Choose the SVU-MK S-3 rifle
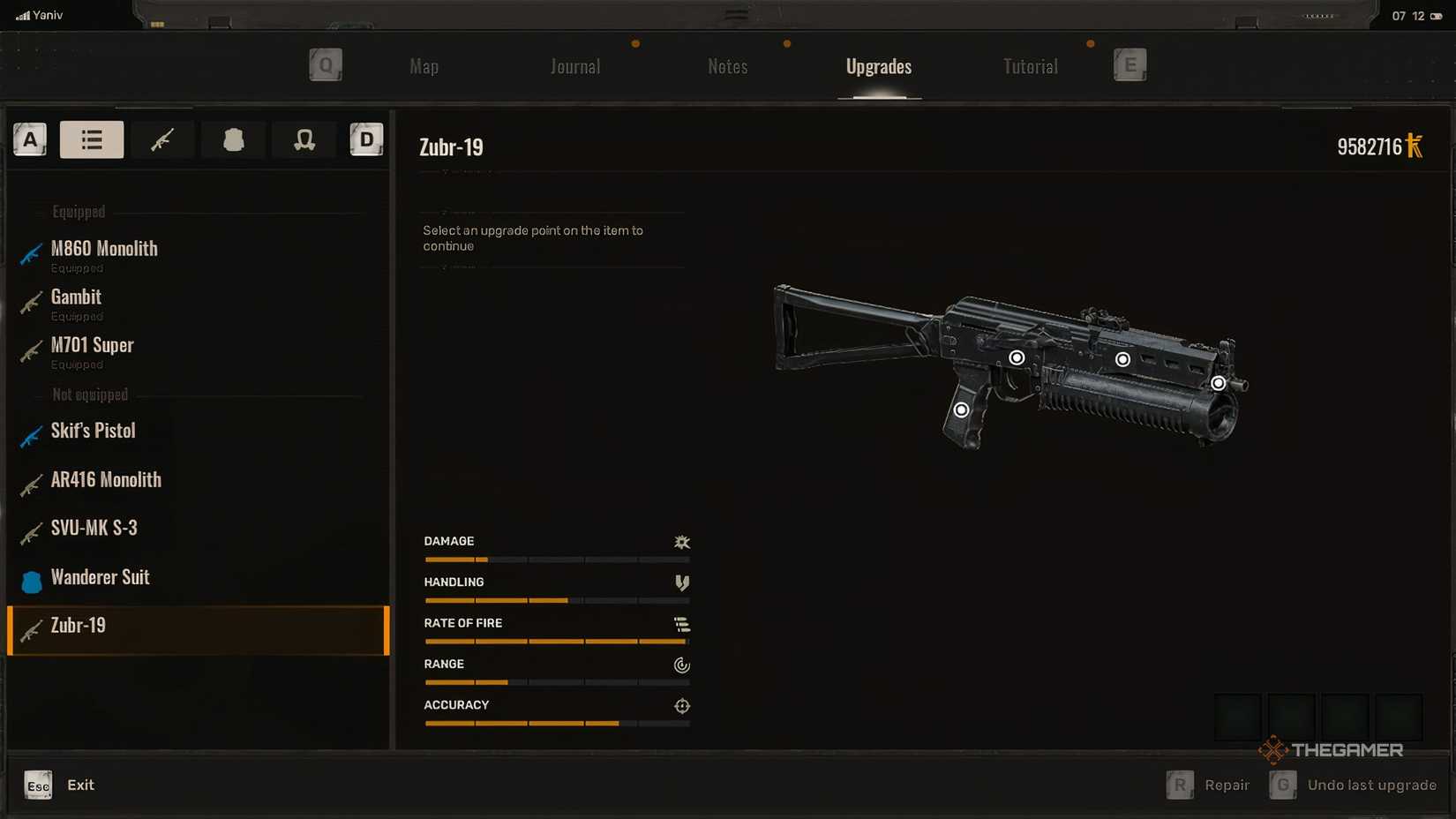This screenshot has height=819, width=1456. click(x=94, y=529)
